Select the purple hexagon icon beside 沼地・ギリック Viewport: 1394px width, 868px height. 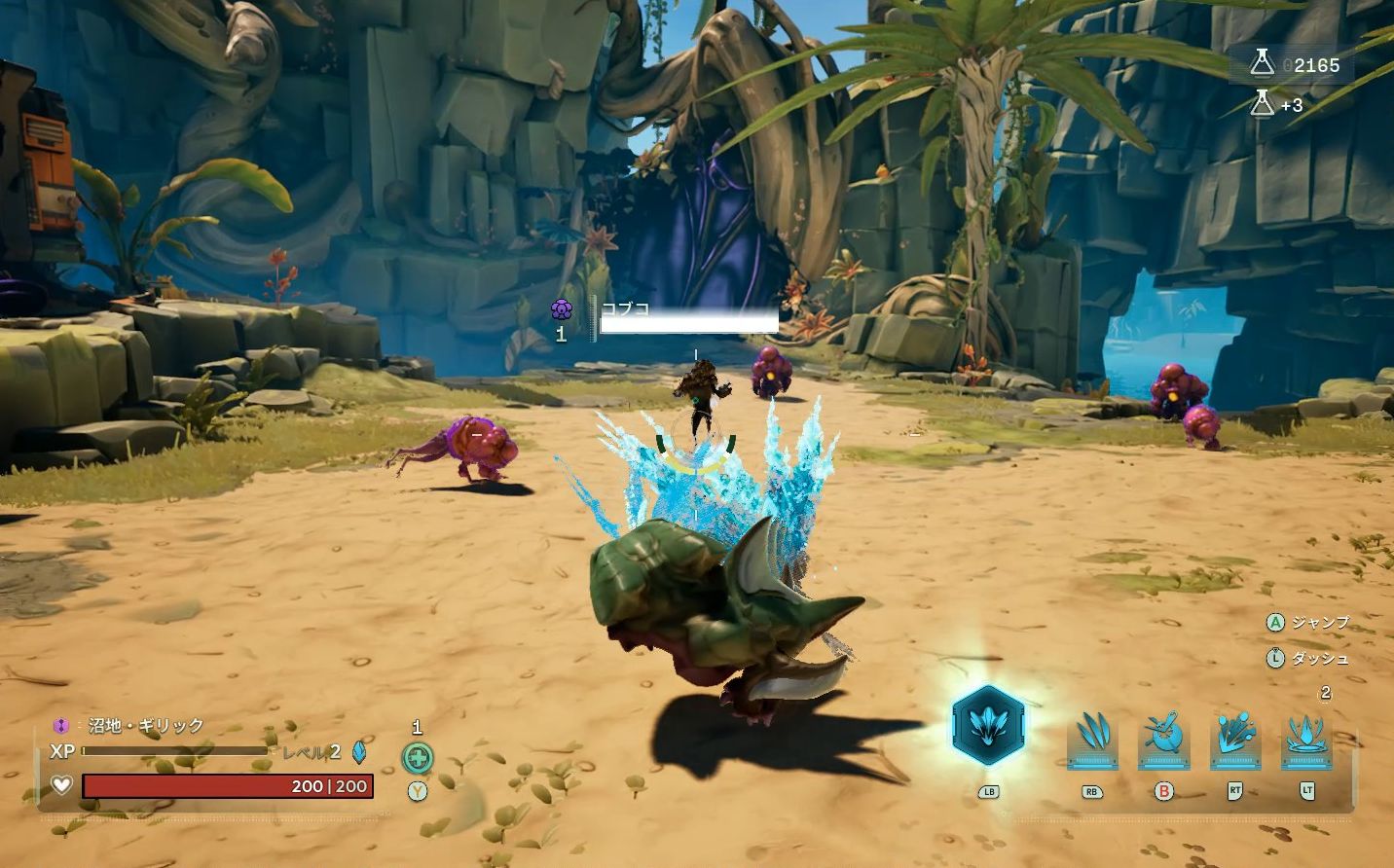pyautogui.click(x=61, y=726)
